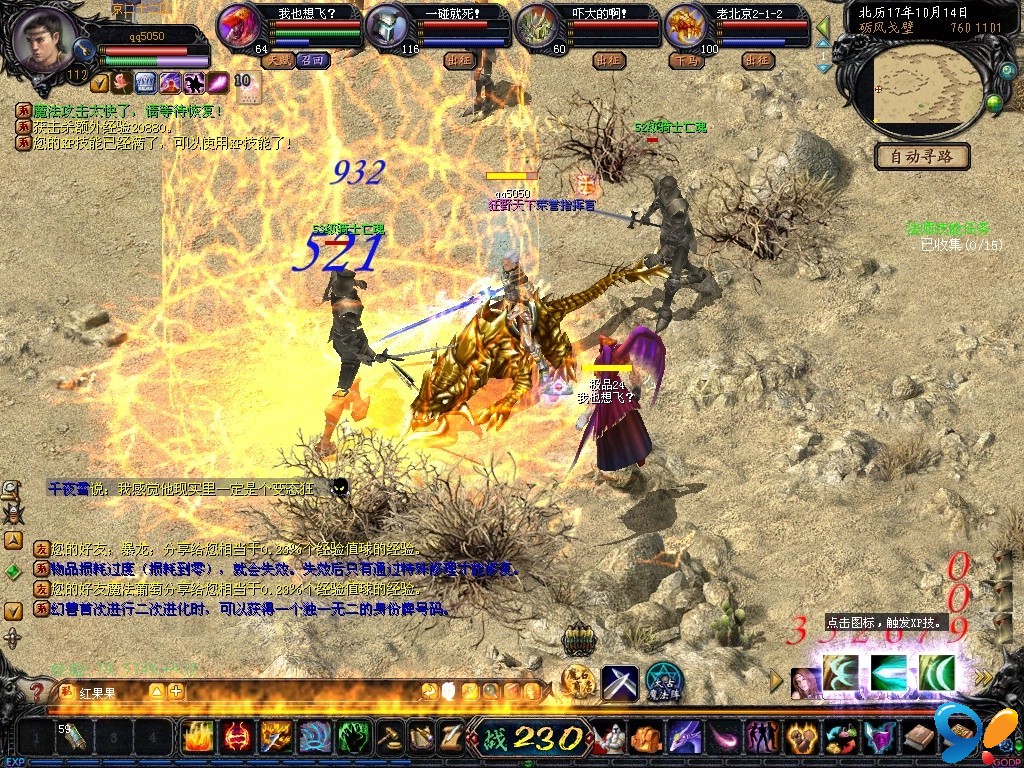Activate the flame skill on the hotbar

point(198,738)
